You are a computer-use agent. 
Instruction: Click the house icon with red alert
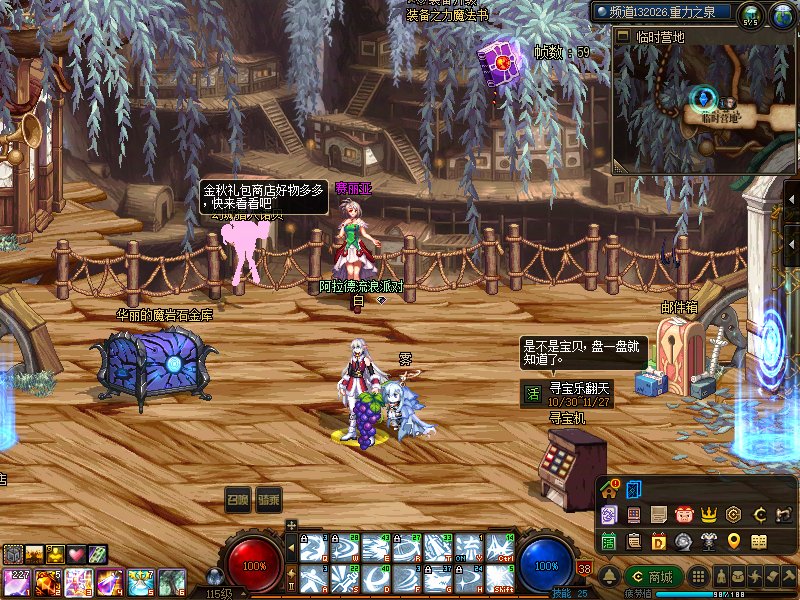click(x=609, y=490)
